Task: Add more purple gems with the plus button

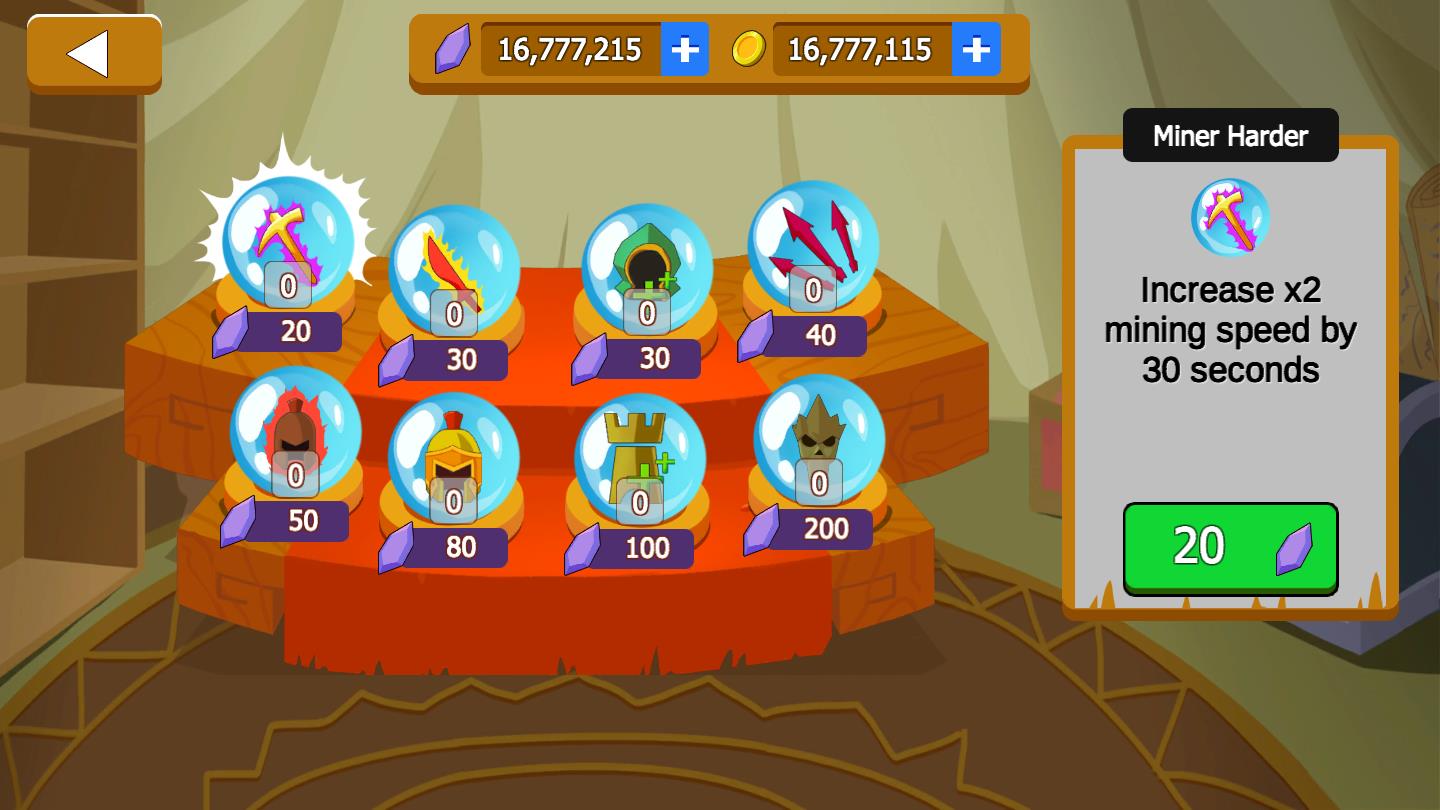Action: tap(685, 49)
